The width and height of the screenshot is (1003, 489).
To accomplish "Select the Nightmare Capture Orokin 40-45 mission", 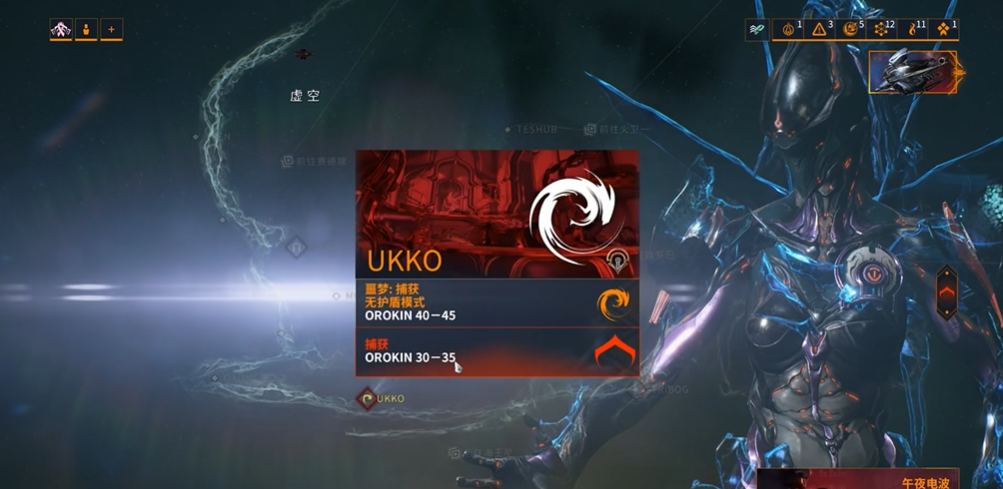I will 497,302.
